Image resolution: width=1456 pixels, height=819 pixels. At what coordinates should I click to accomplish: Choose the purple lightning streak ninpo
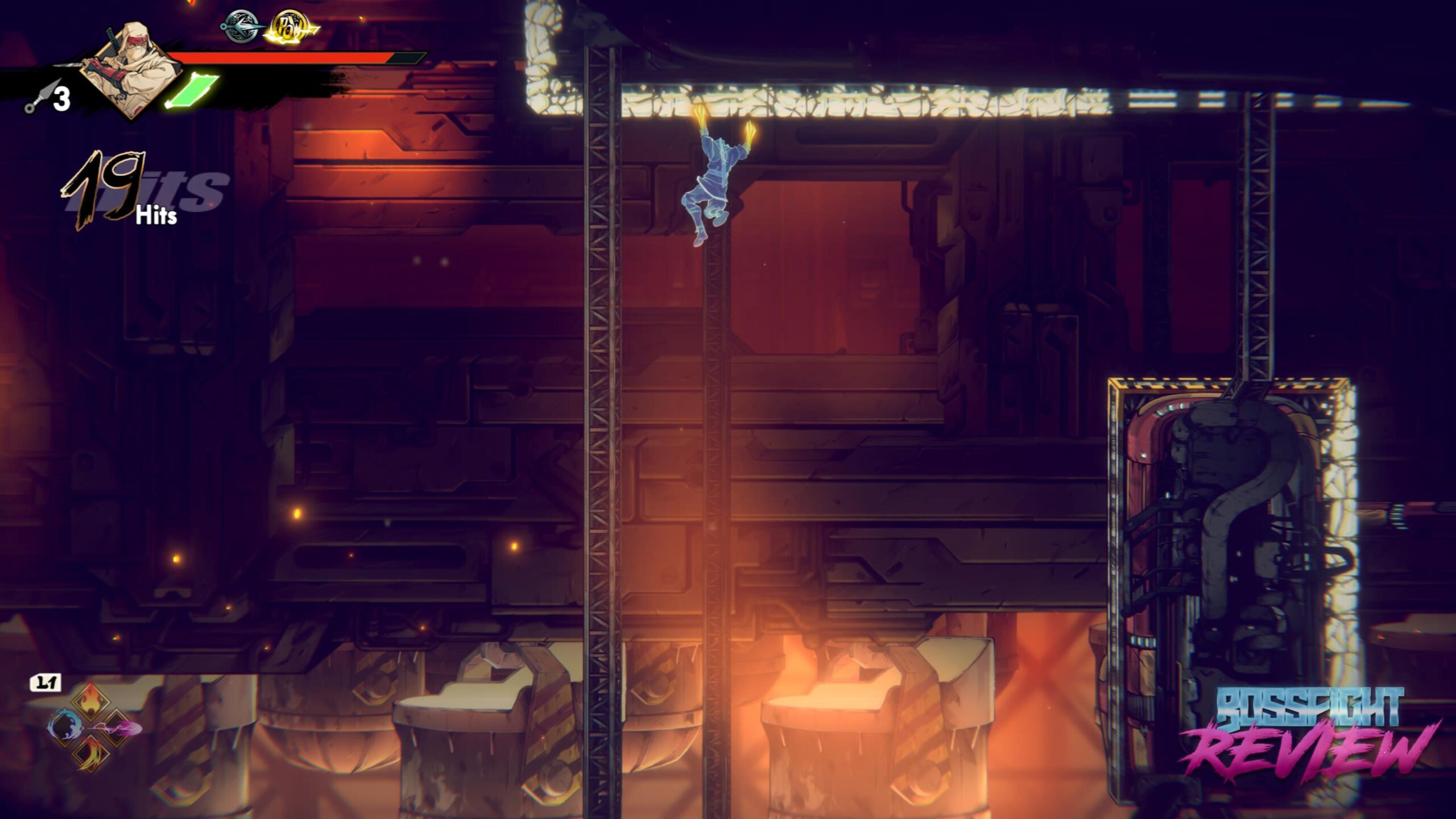121,728
